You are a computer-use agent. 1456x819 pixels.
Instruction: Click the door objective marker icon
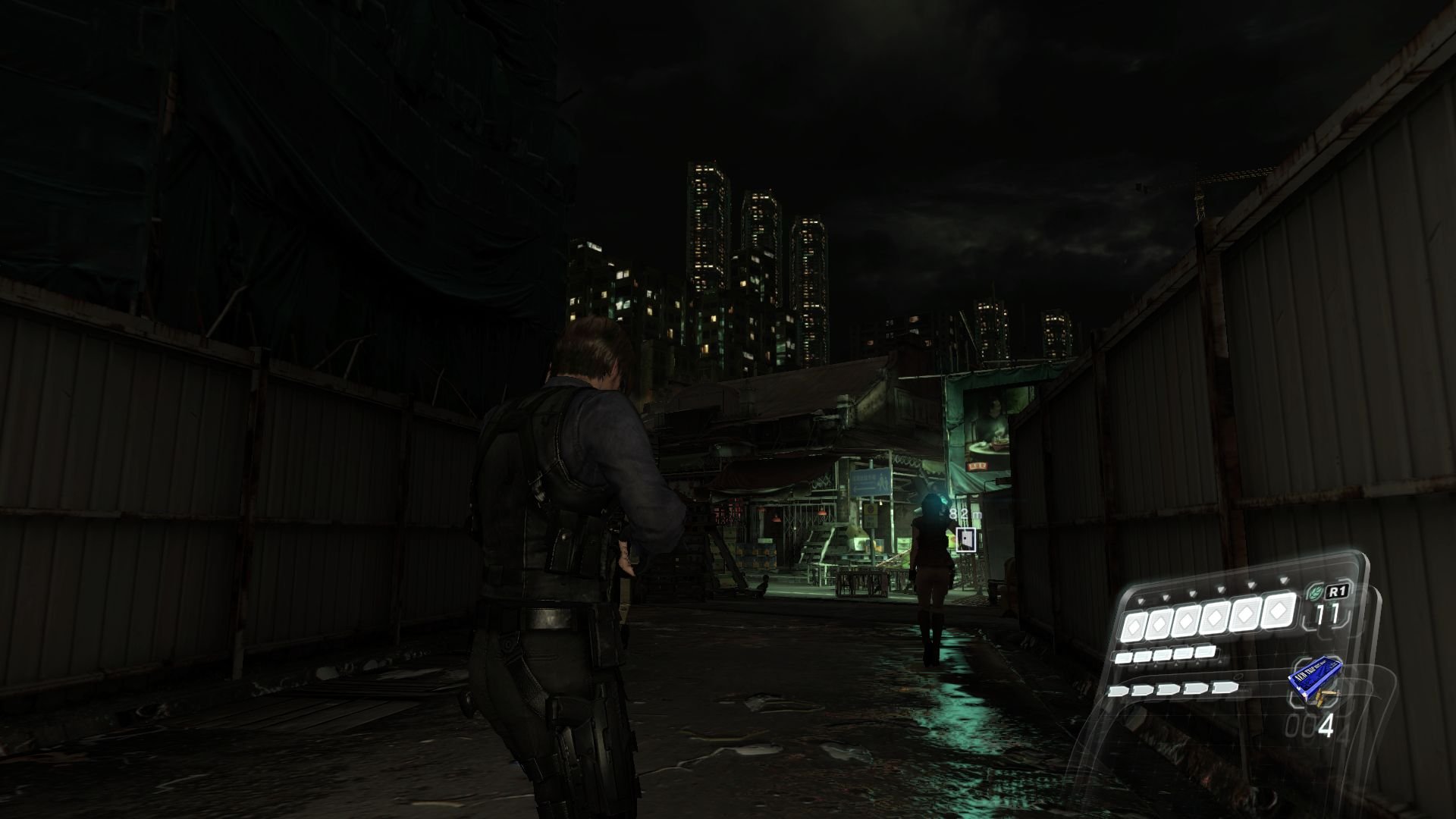coord(966,539)
